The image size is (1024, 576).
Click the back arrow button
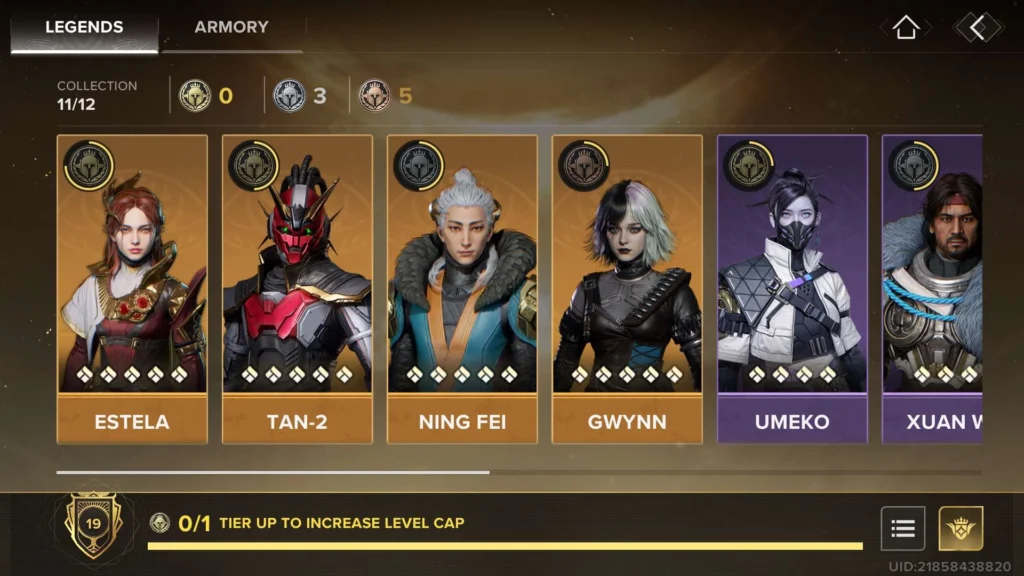977,28
